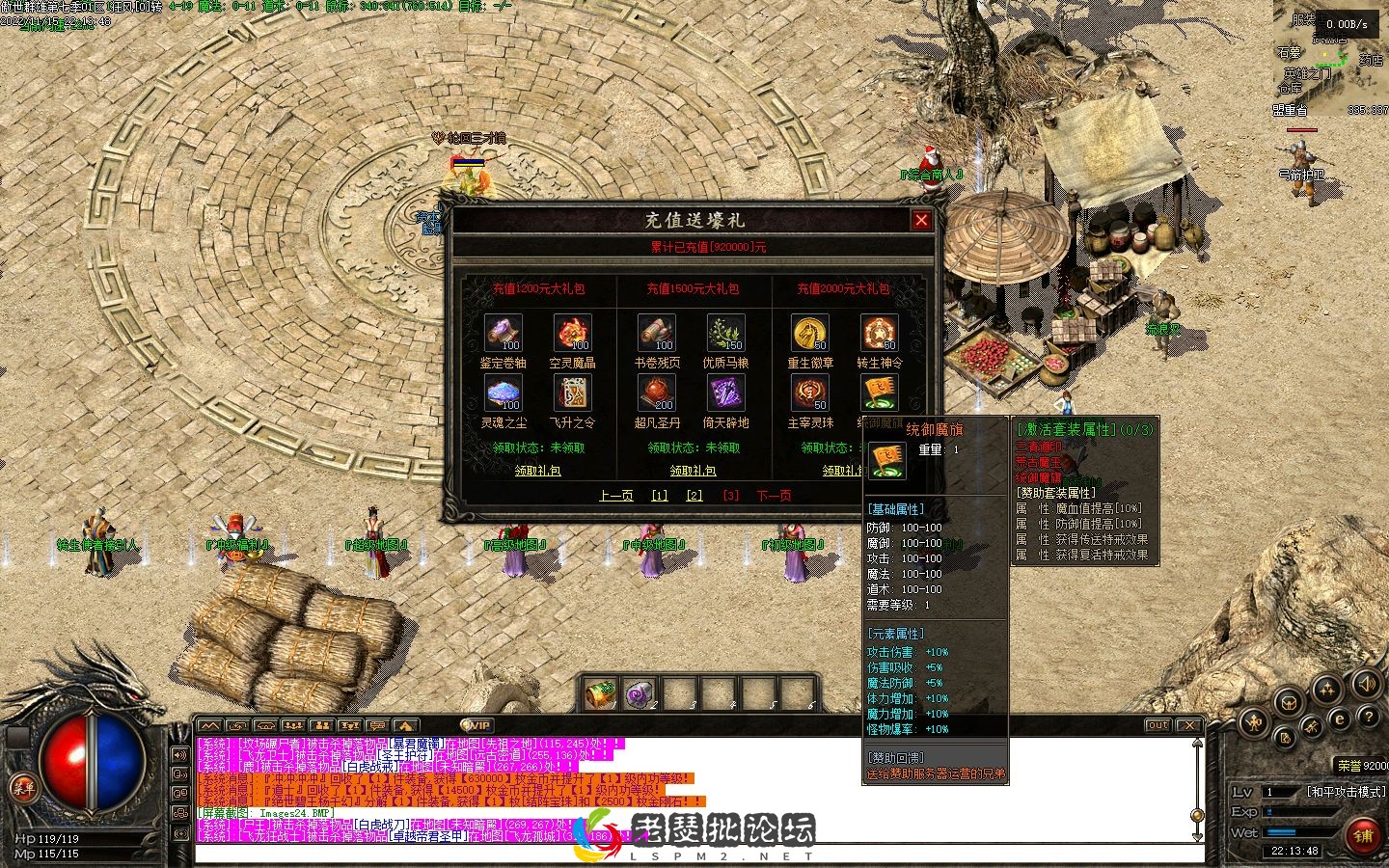Click the chat panel's out button
Screen dimensions: 1389x868
1157,725
